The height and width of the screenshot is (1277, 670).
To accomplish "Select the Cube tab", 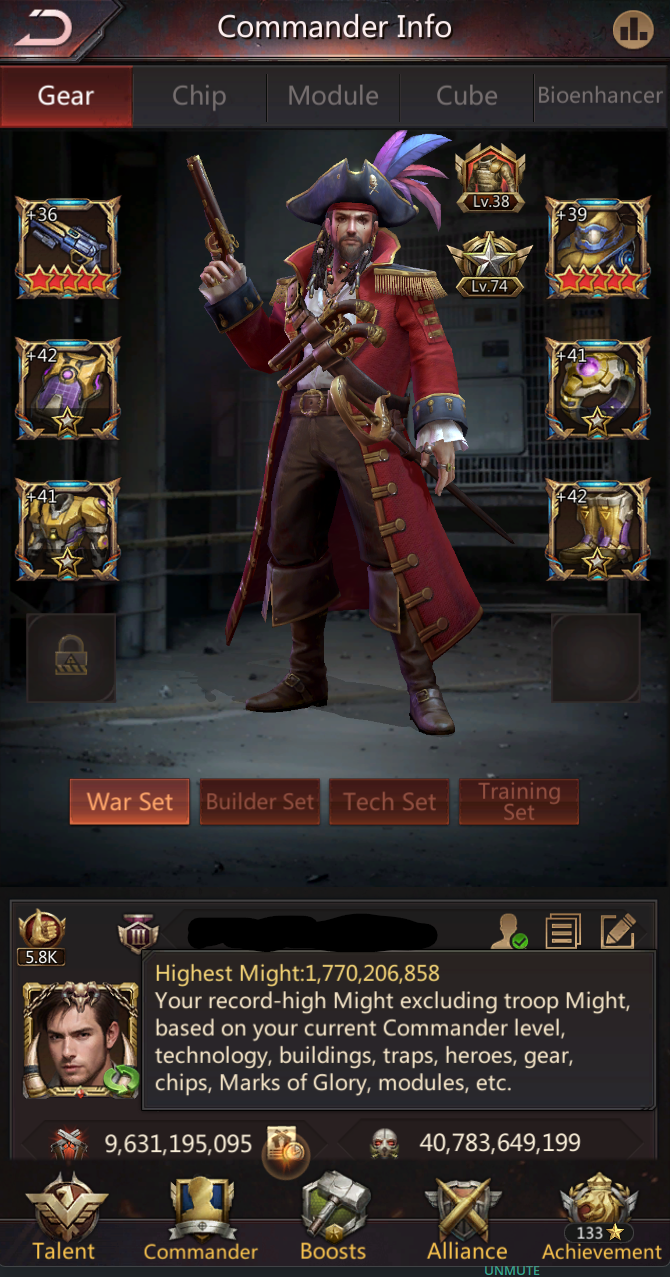I will coord(466,96).
